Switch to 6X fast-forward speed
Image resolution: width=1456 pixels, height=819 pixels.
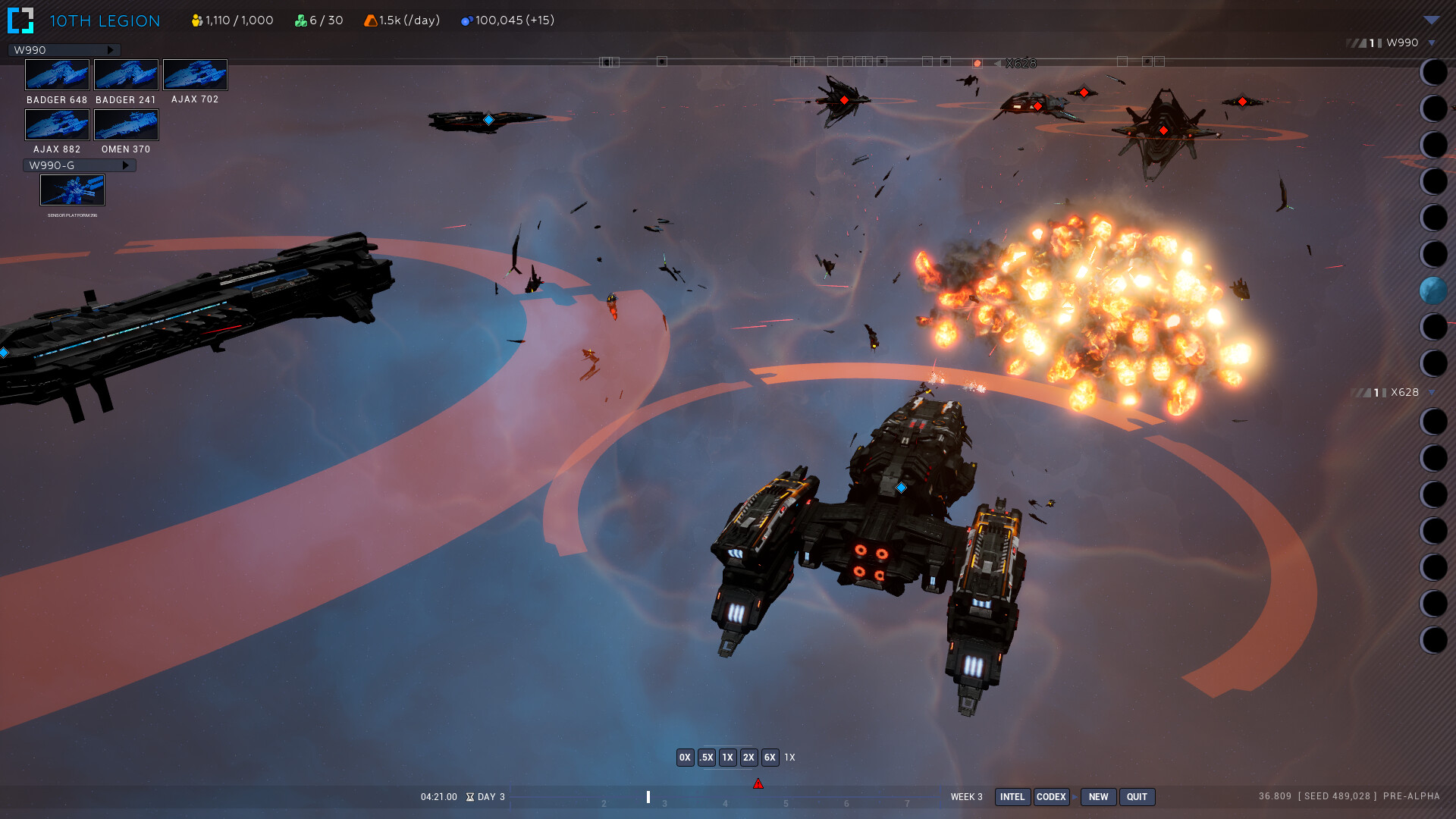click(770, 757)
